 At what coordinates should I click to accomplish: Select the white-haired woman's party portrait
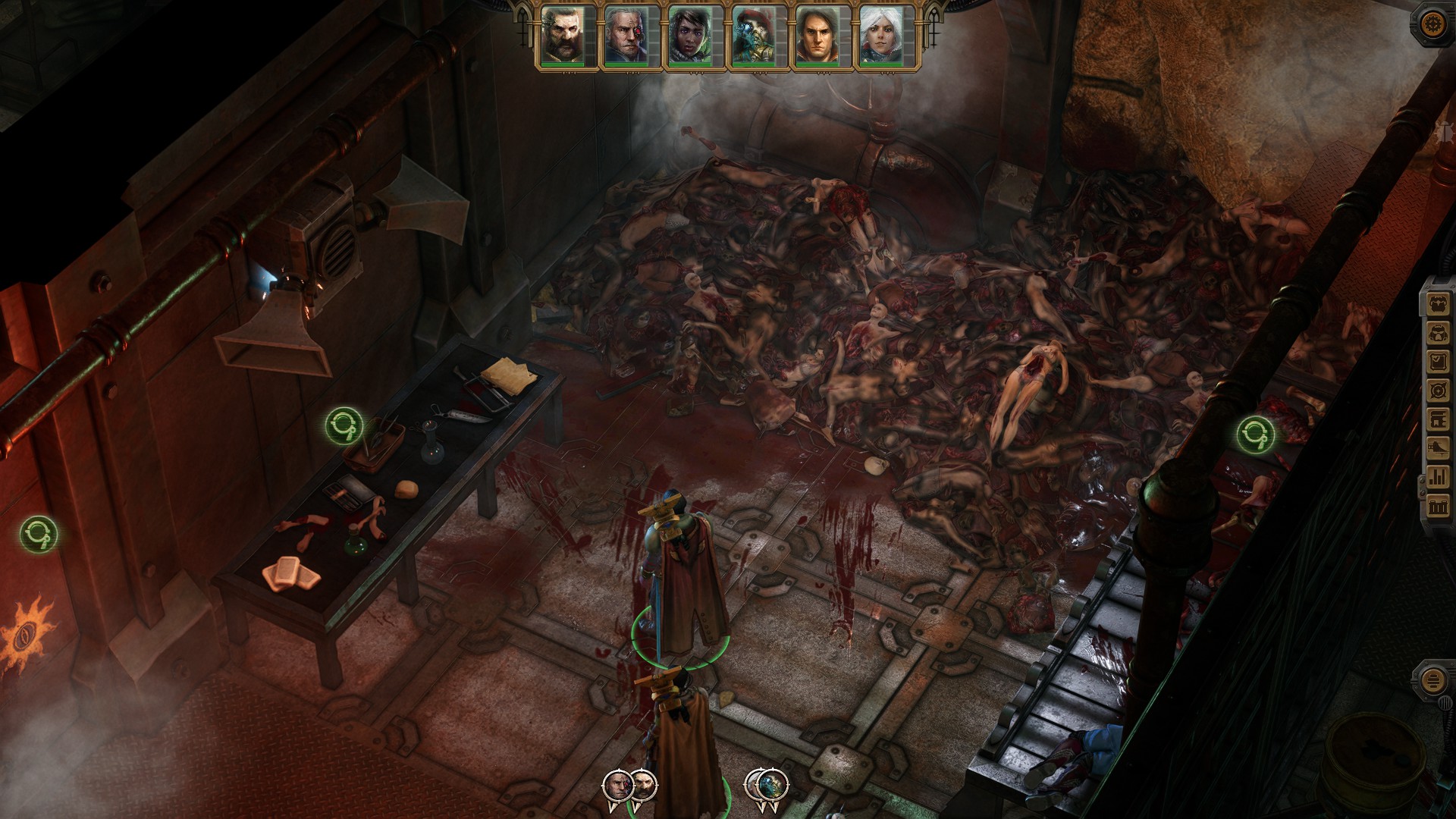pyautogui.click(x=881, y=36)
